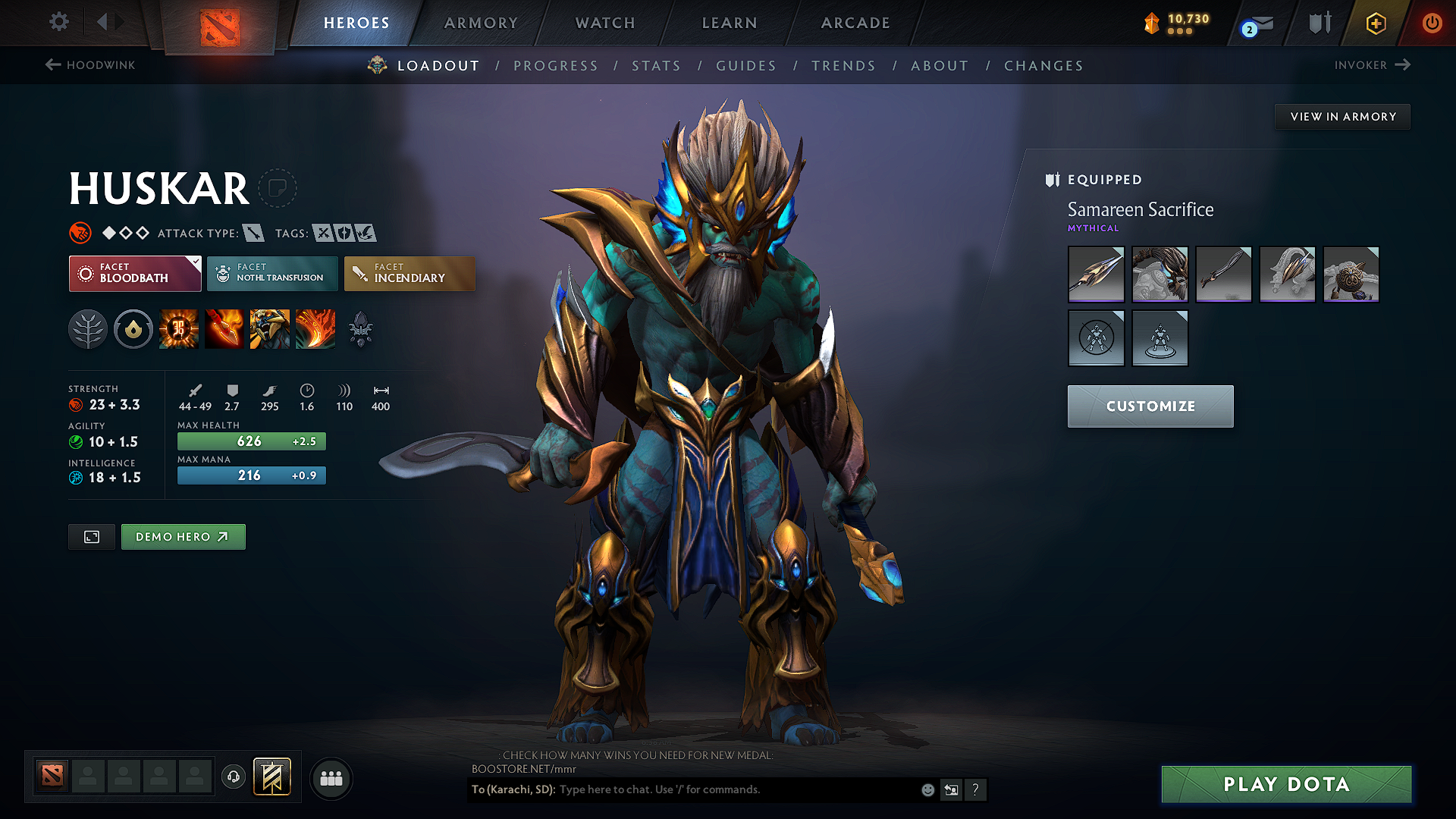The height and width of the screenshot is (819, 1456).
Task: Switch to the Armory tab
Action: (x=481, y=23)
